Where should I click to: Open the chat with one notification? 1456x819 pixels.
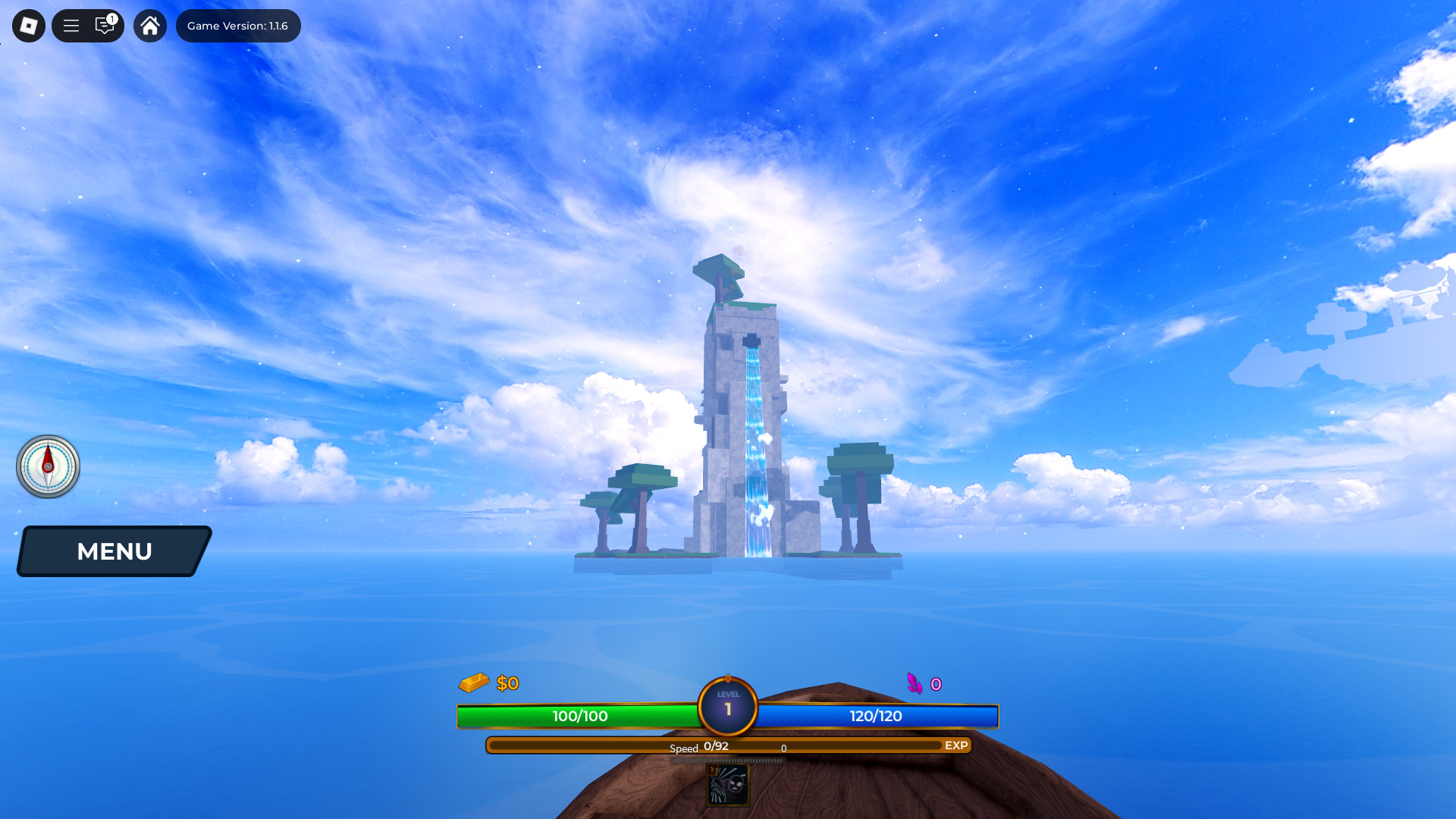(x=105, y=26)
